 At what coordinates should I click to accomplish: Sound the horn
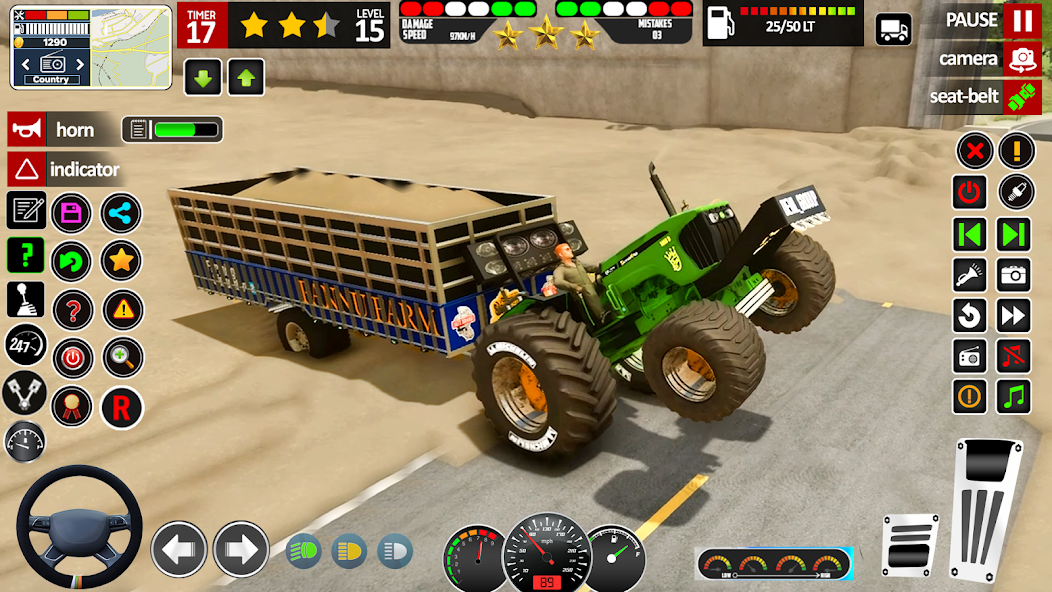(x=25, y=129)
